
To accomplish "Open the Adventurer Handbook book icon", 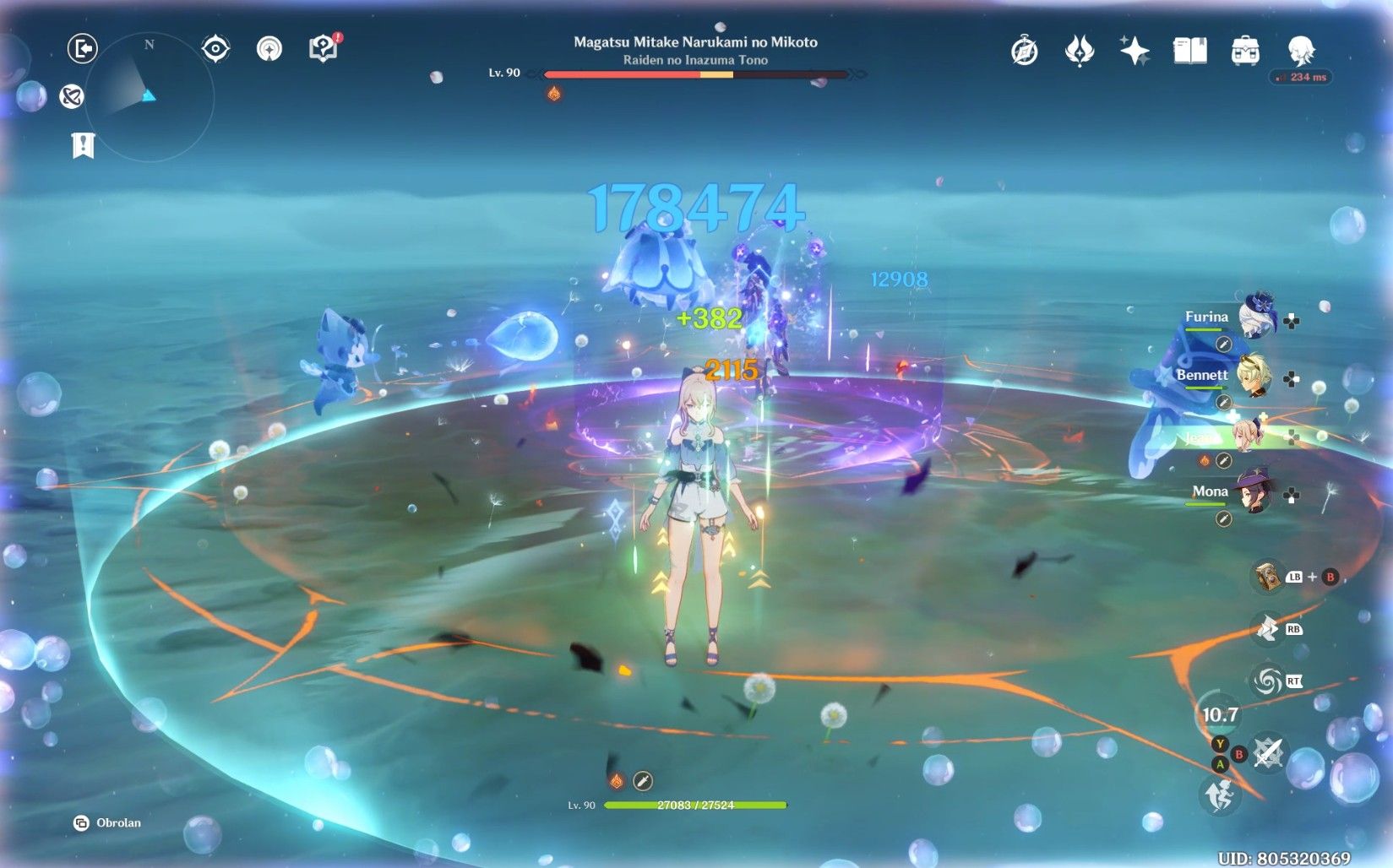I will 1189,51.
